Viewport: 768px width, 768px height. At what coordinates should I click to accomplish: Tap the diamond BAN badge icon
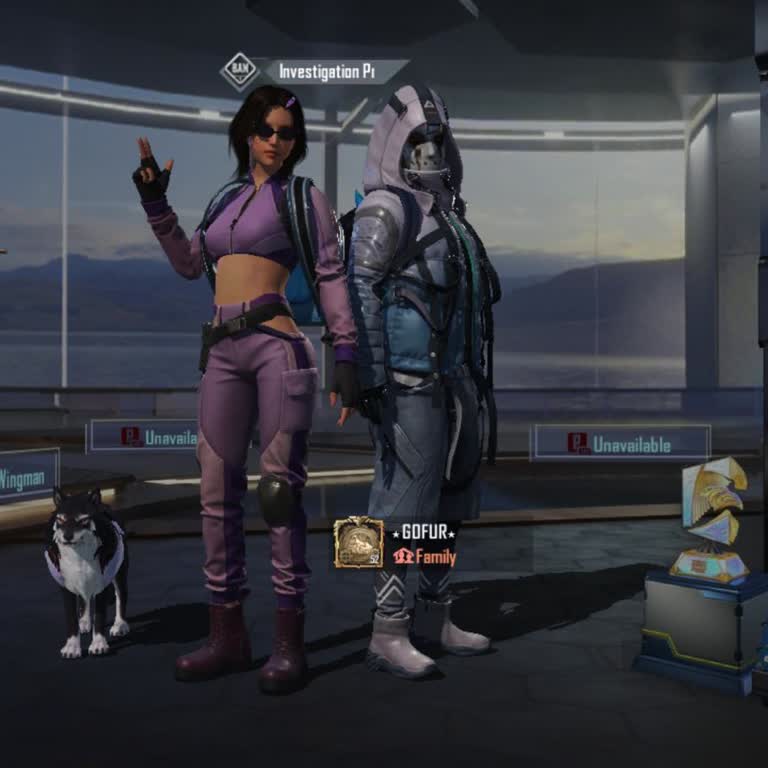[x=240, y=71]
